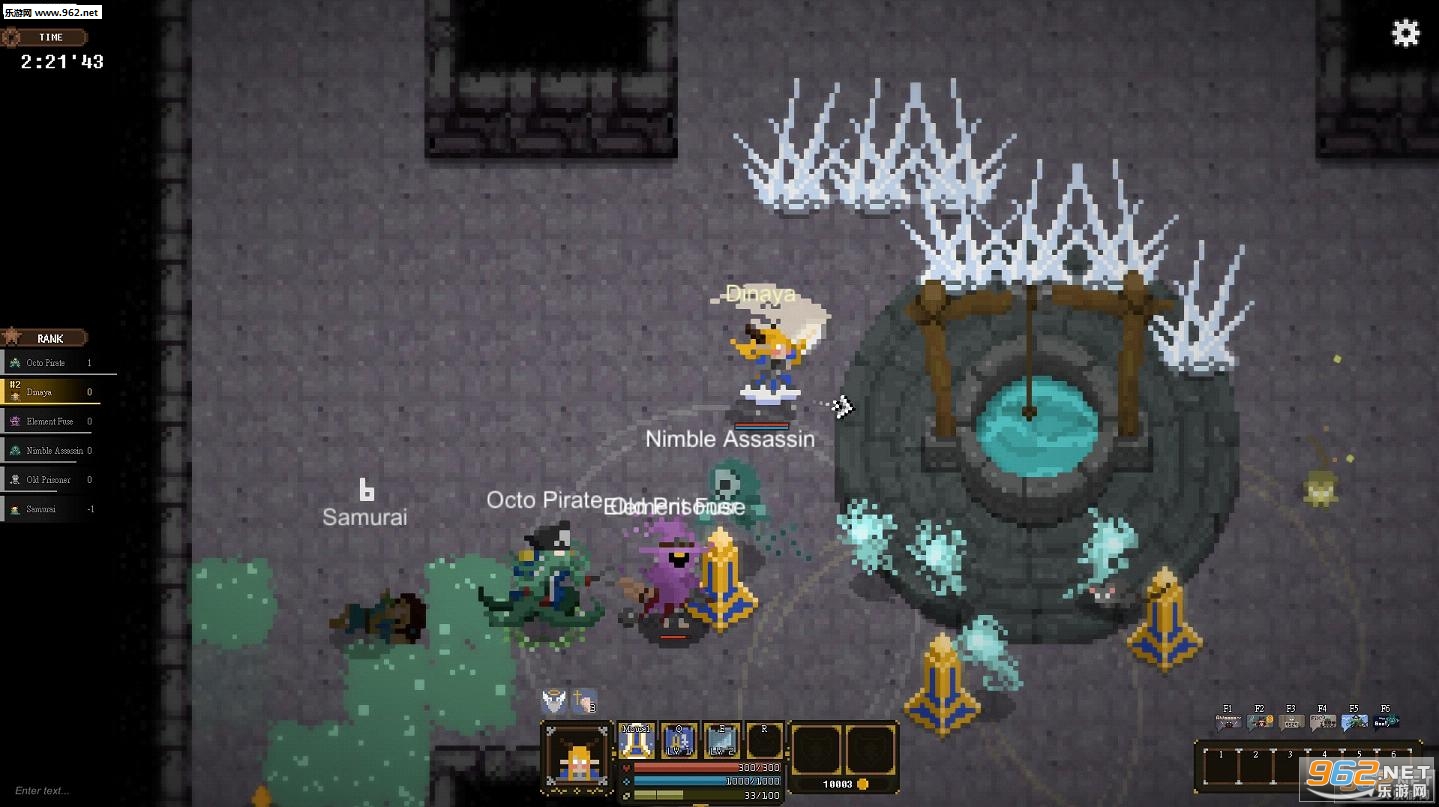The image size is (1439, 807).
Task: Send the F3 emote bubble
Action: (1291, 719)
